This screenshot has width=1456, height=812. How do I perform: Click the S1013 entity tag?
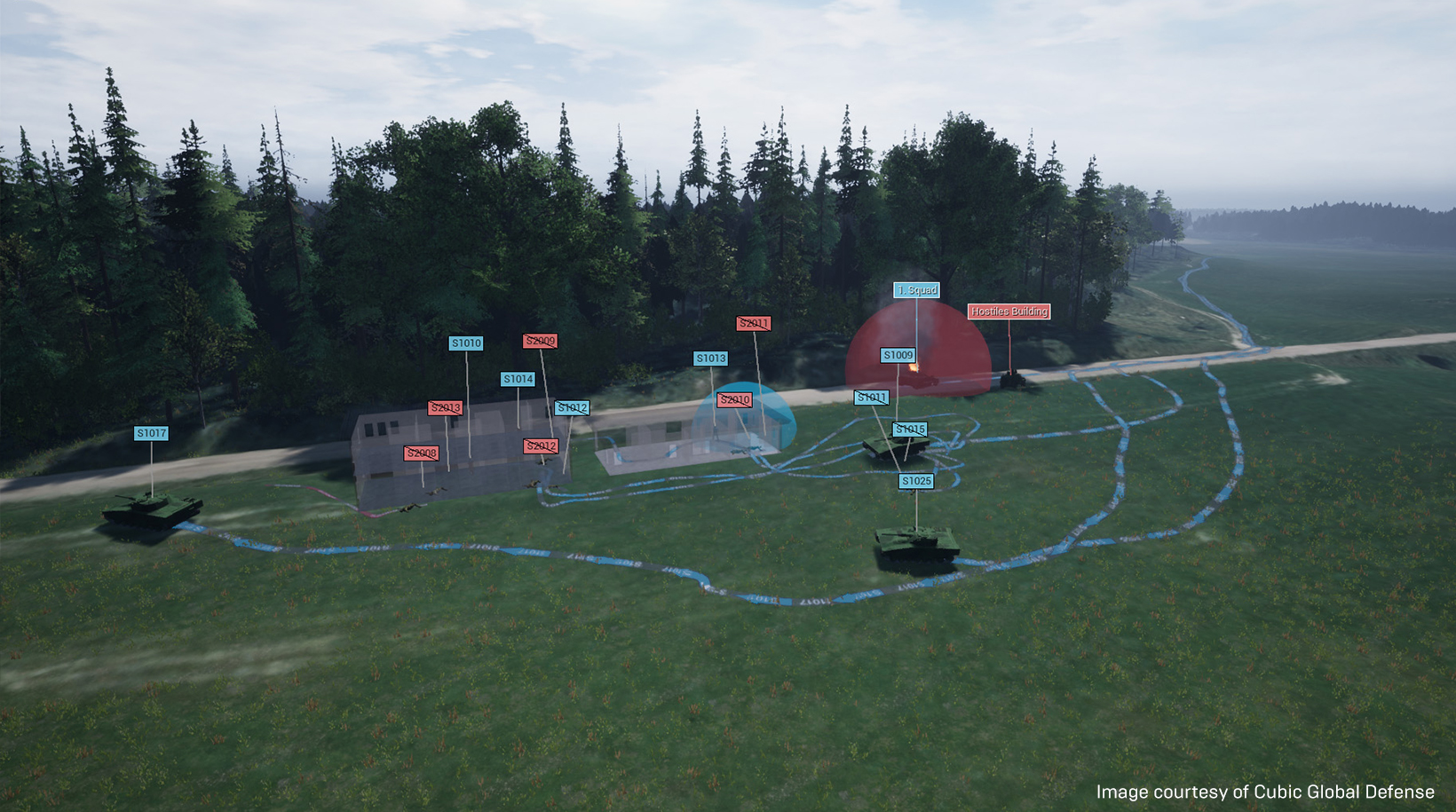(709, 359)
